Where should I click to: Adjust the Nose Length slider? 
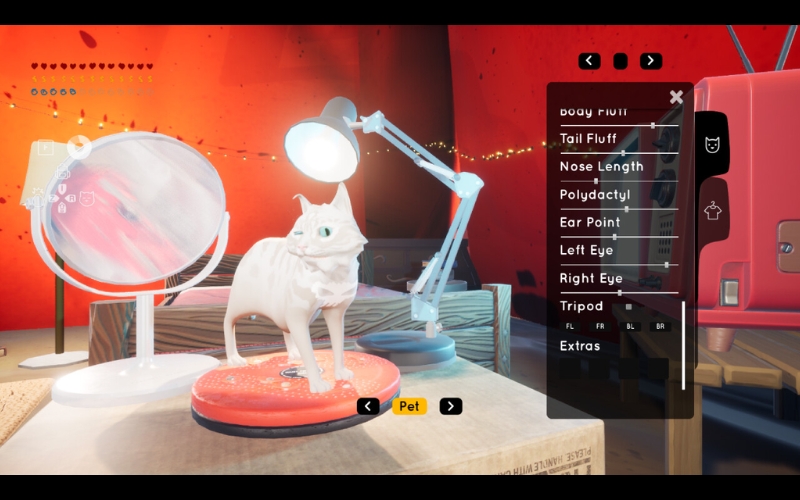click(x=597, y=181)
